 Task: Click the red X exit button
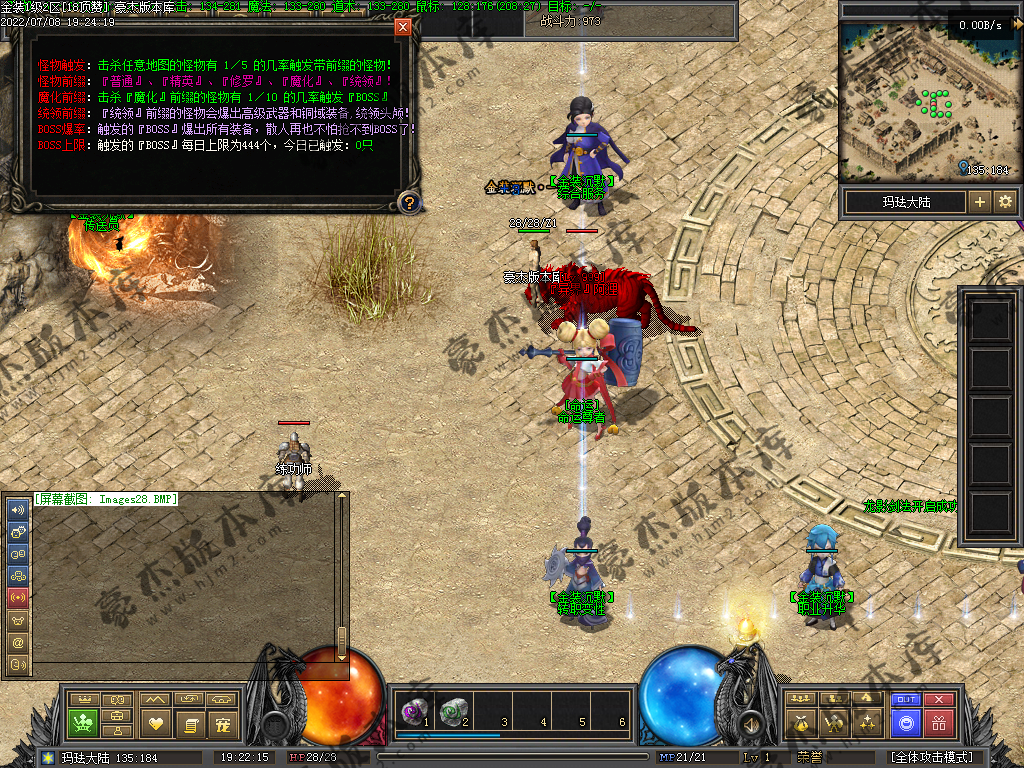(938, 700)
